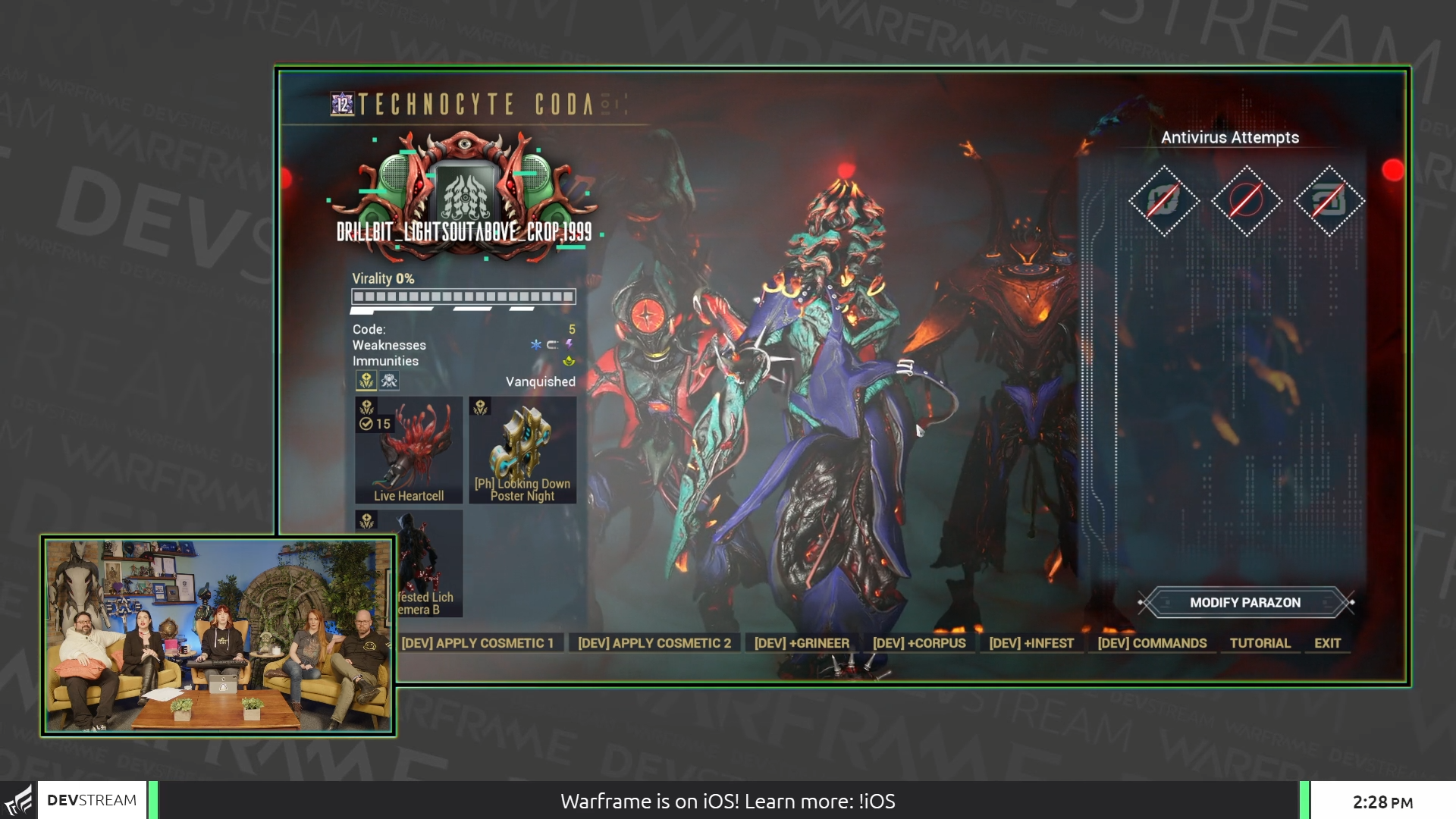Click the third Antivirus Attempt diamond icon
Screen dimensions: 1456x819
point(1332,199)
